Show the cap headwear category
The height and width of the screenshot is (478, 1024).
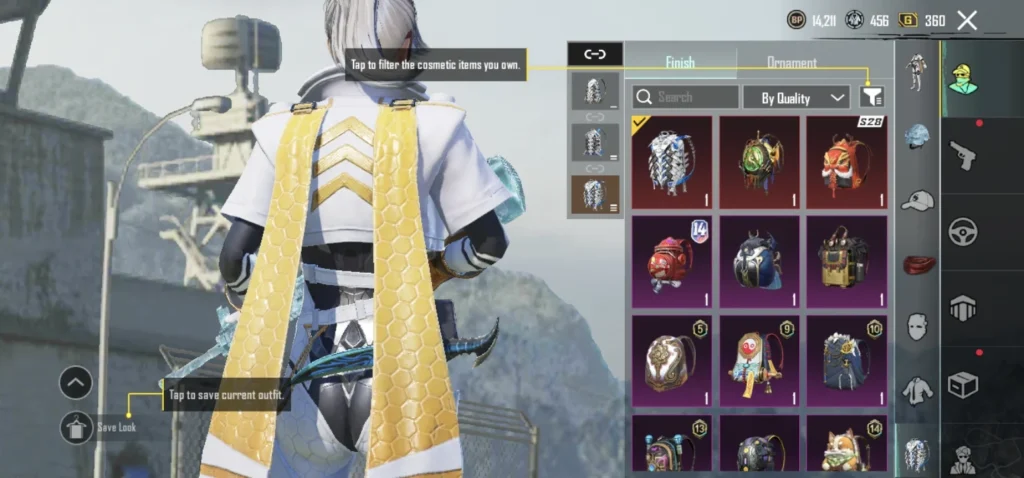click(x=916, y=200)
